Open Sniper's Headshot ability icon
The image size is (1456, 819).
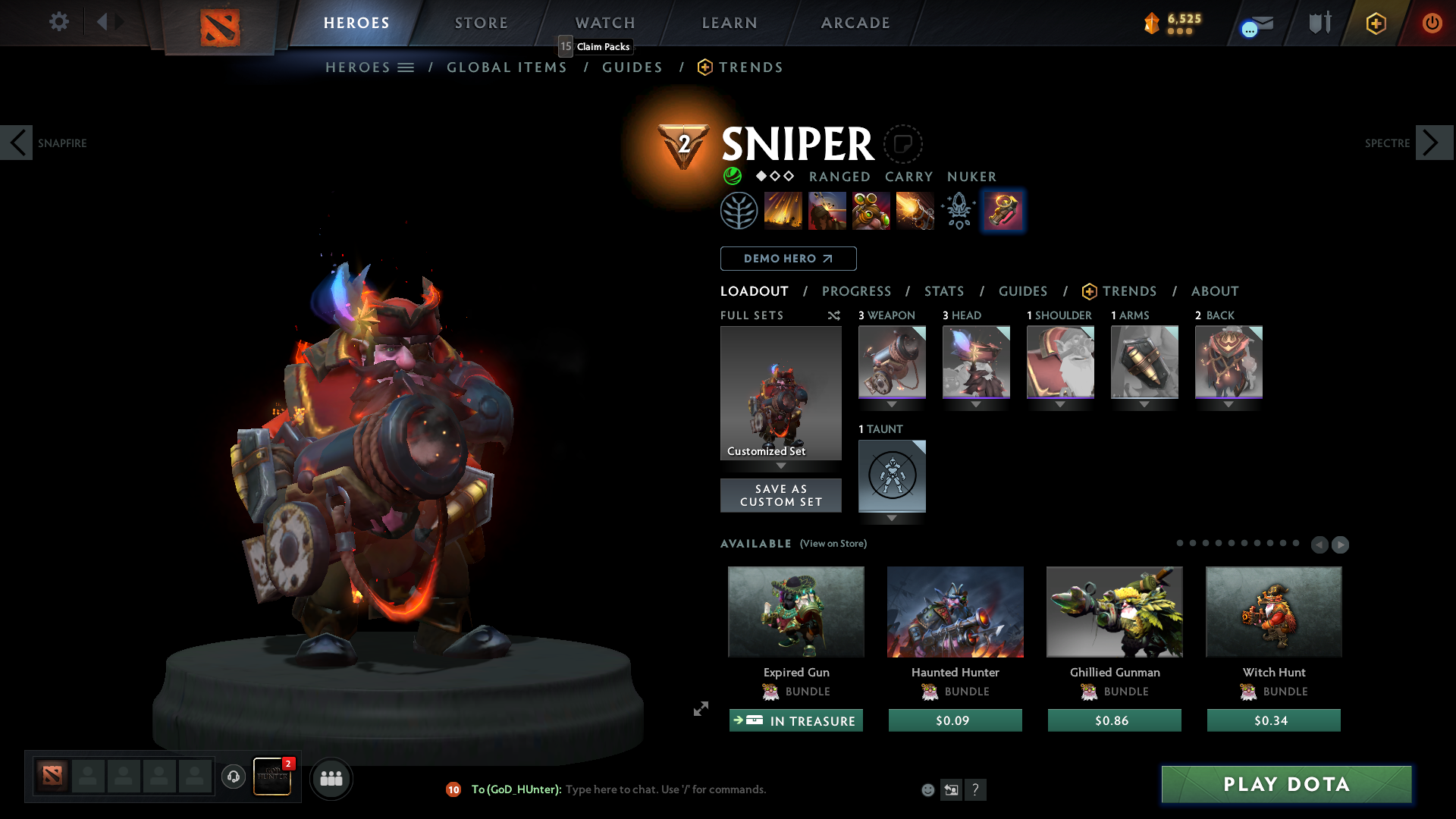(x=827, y=210)
